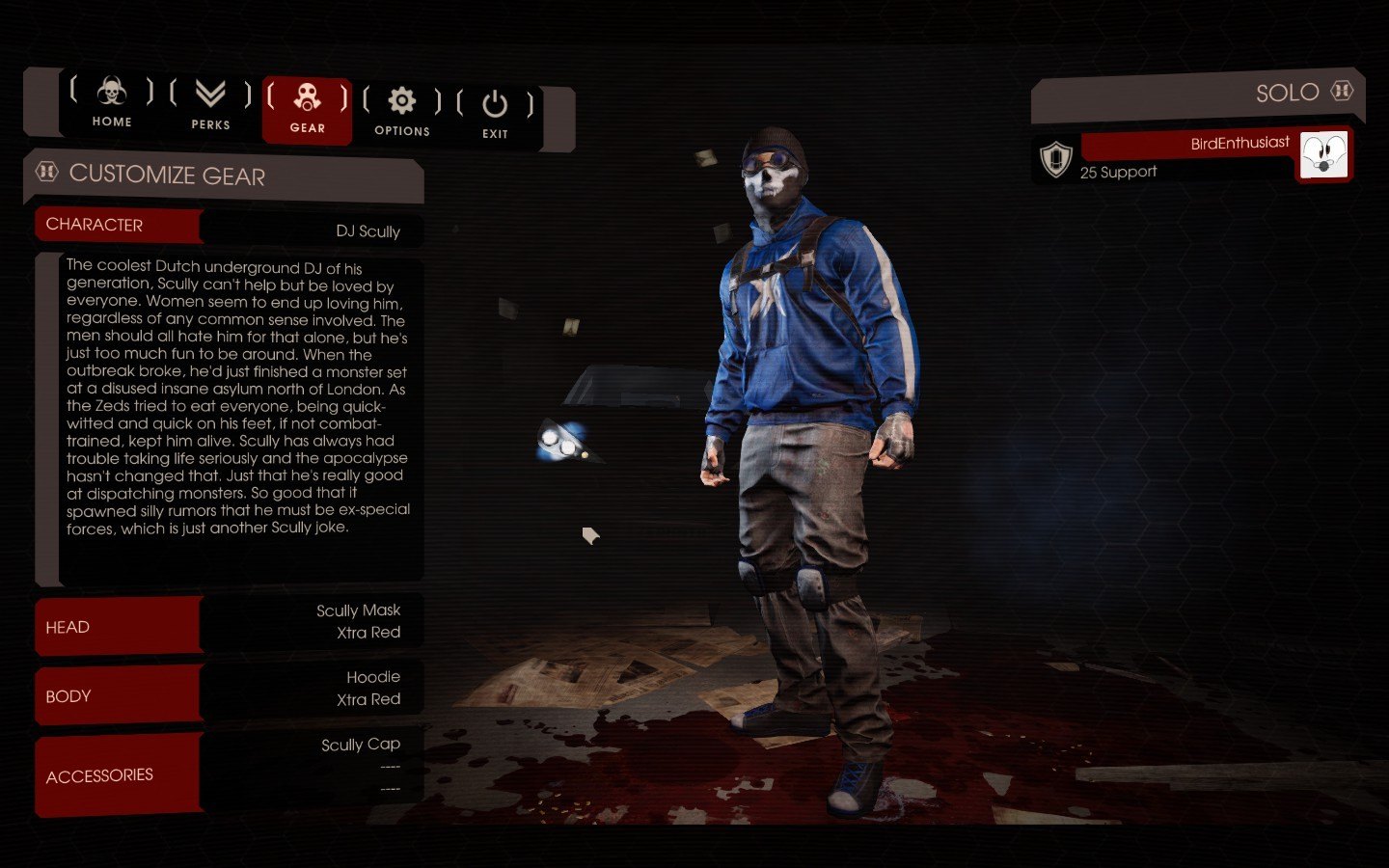The height and width of the screenshot is (868, 1389).
Task: Go to the Home tab
Action: (112, 101)
